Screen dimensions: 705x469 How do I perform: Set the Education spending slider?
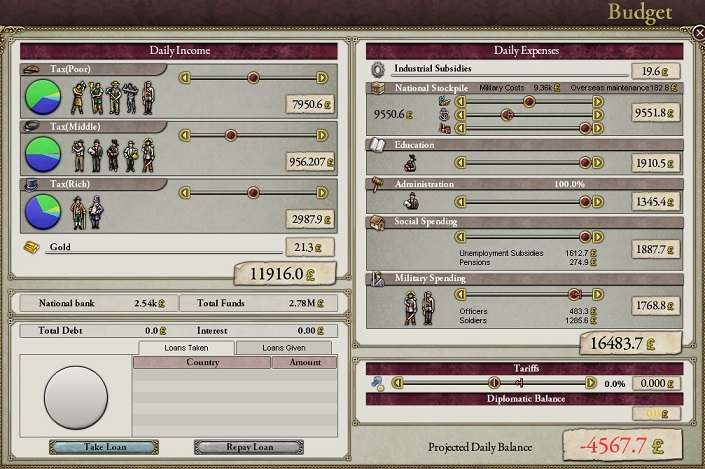(584, 162)
